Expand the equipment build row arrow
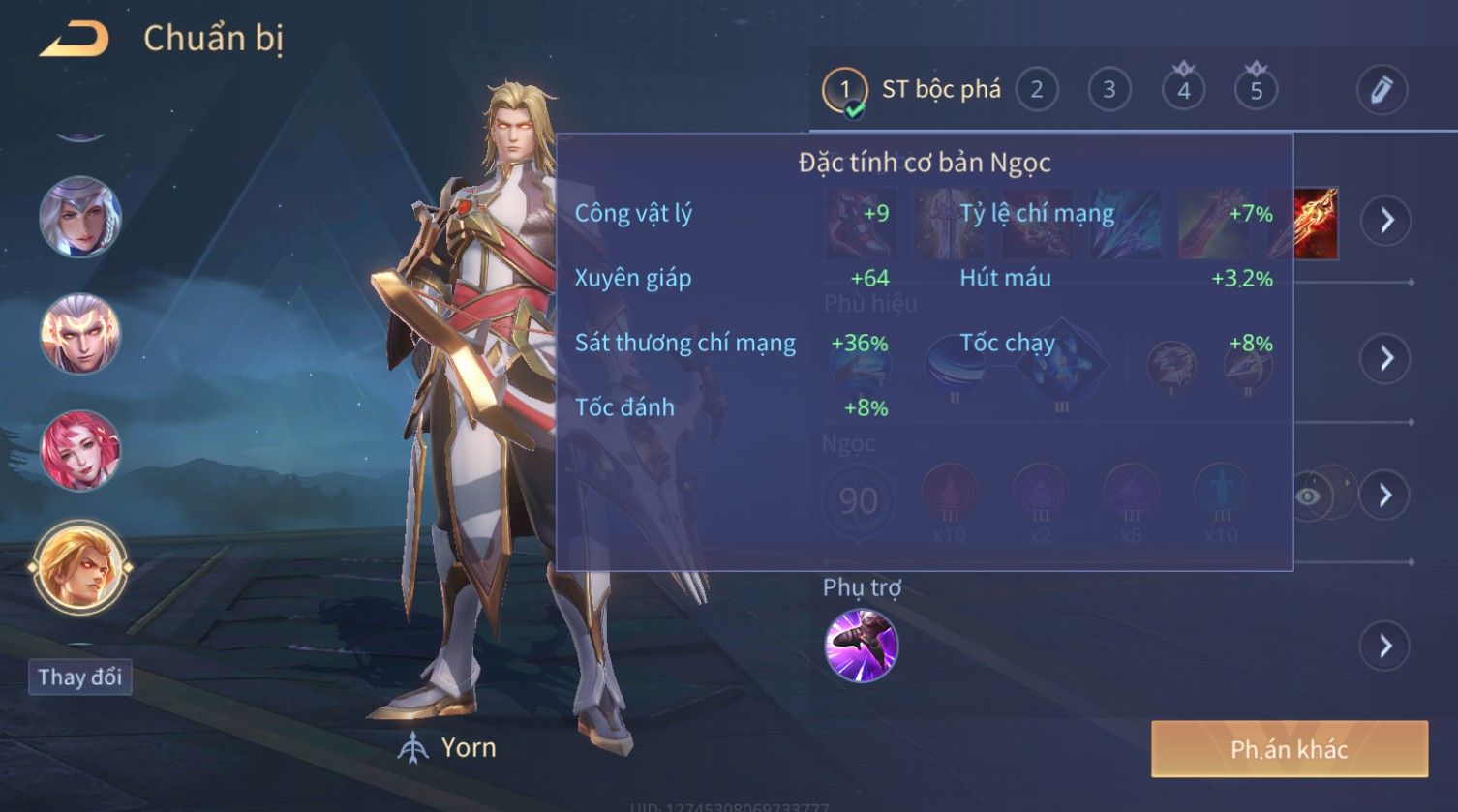Viewport: 1458px width, 812px height. click(x=1386, y=221)
